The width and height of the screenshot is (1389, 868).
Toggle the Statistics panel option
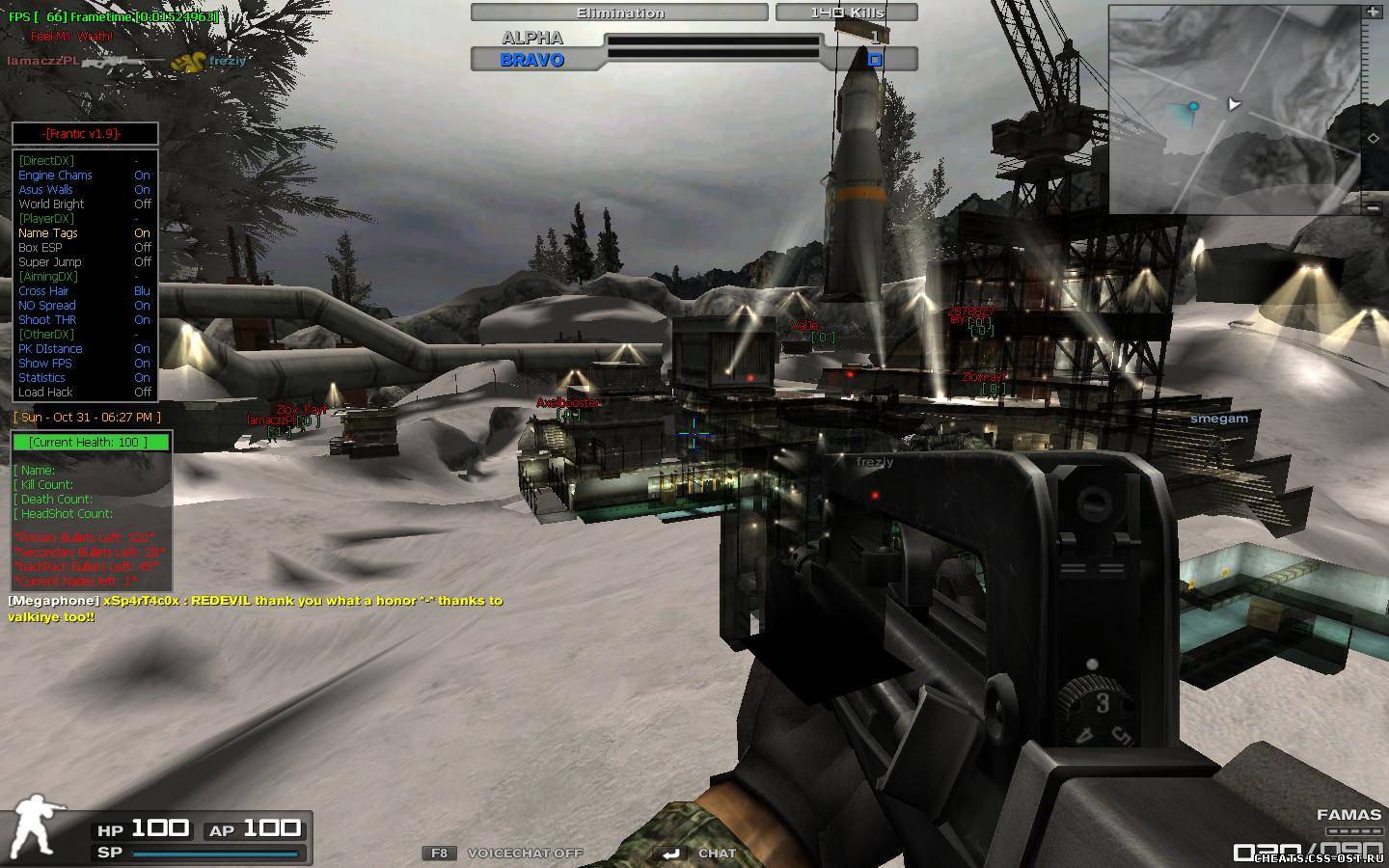pyautogui.click(x=41, y=378)
